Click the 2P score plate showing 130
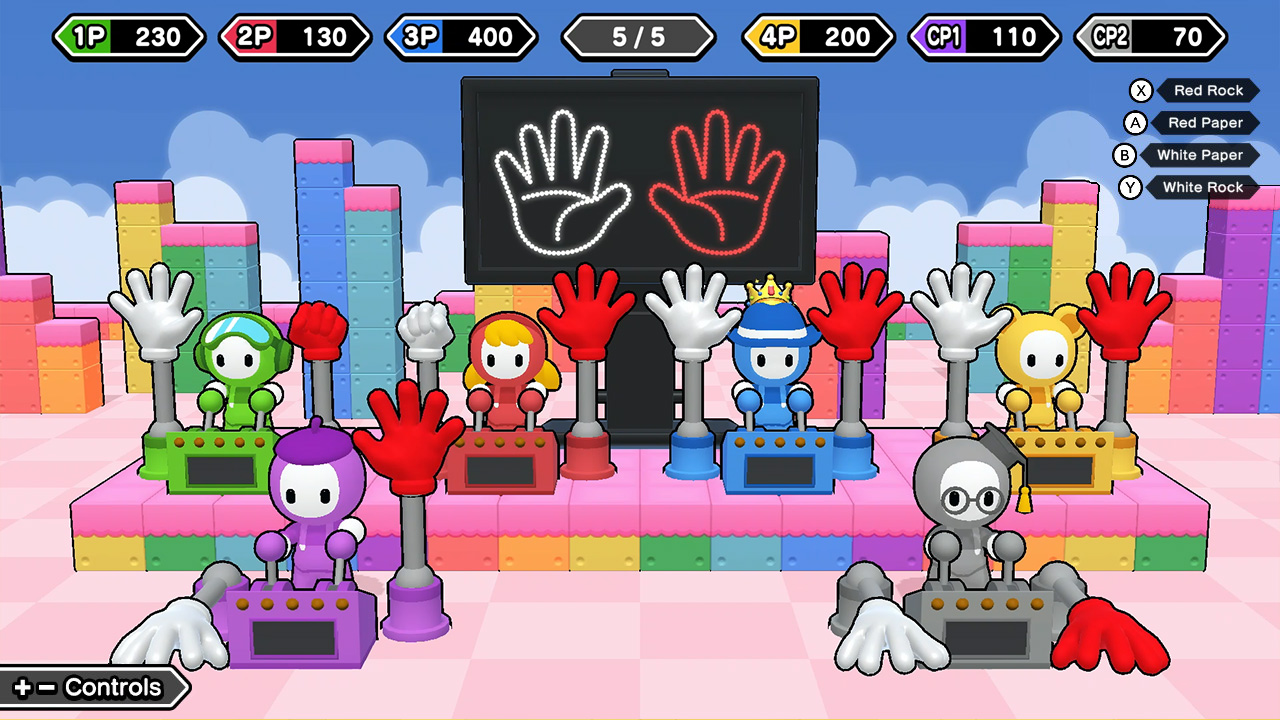The width and height of the screenshot is (1280, 720). [294, 36]
